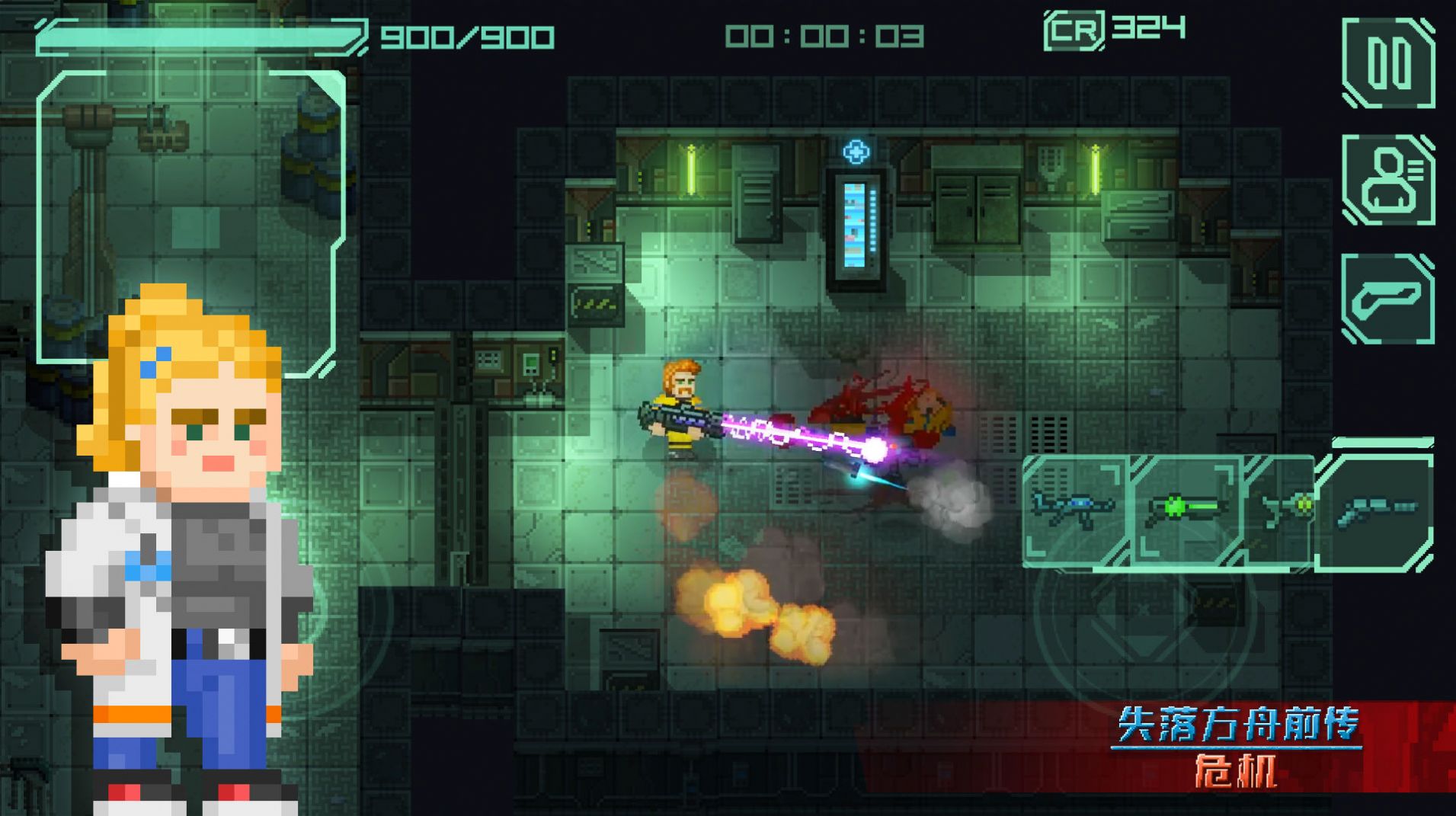
Task: Select the blue-scoped rifle weapon slot
Action: [x=1073, y=509]
